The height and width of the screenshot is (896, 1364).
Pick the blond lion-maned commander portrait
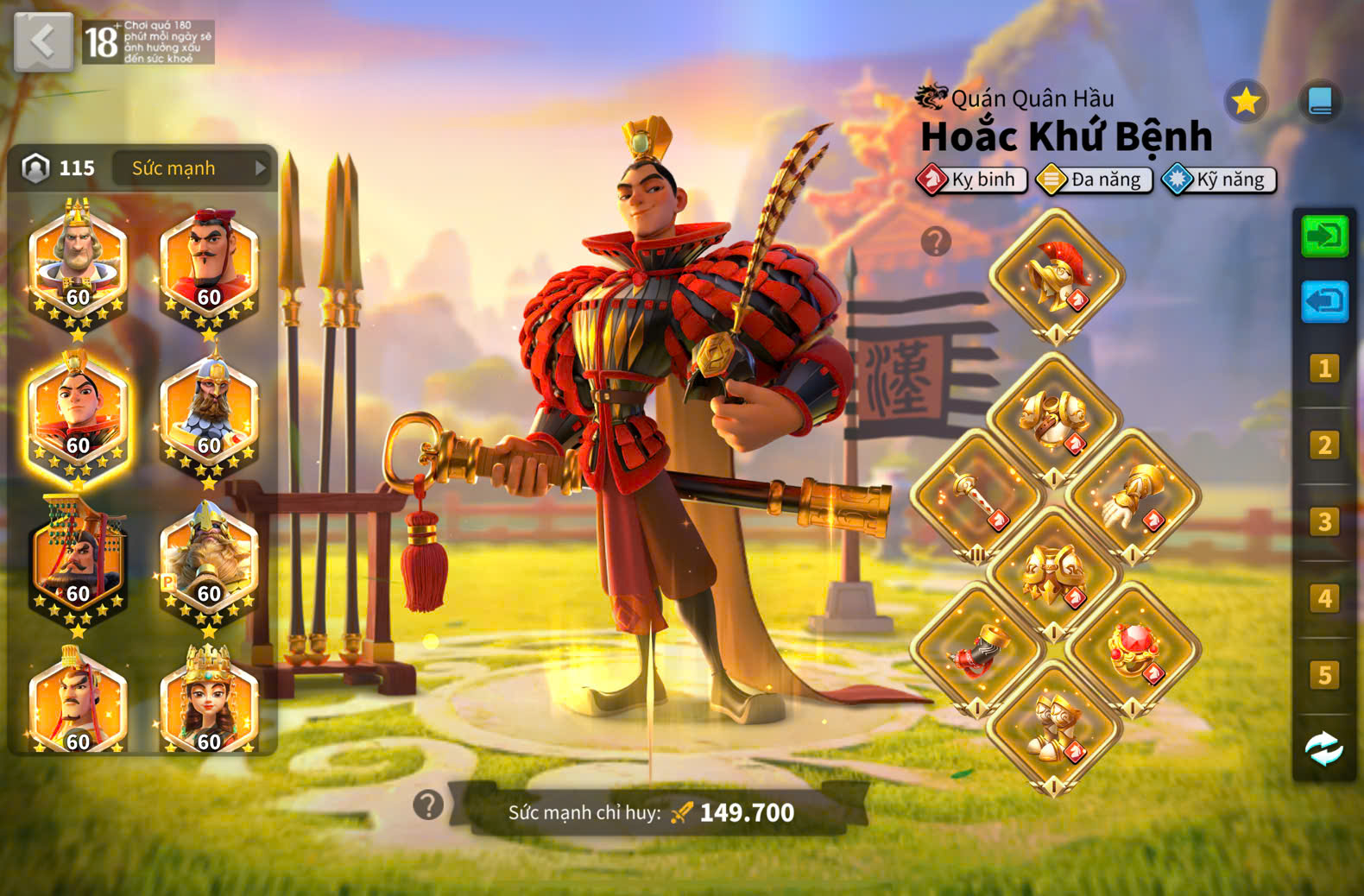pyautogui.click(x=209, y=561)
